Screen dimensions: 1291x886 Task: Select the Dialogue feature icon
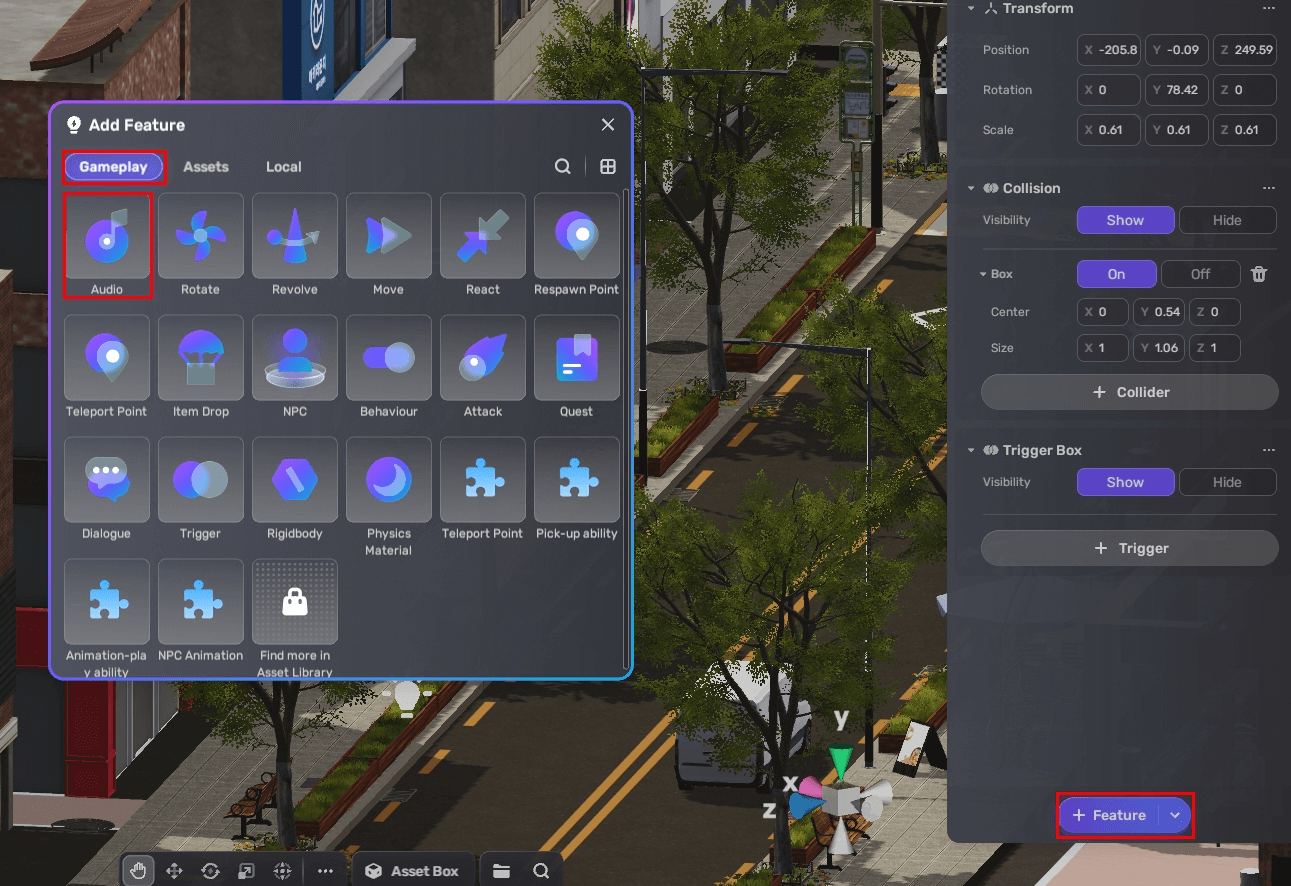[107, 480]
